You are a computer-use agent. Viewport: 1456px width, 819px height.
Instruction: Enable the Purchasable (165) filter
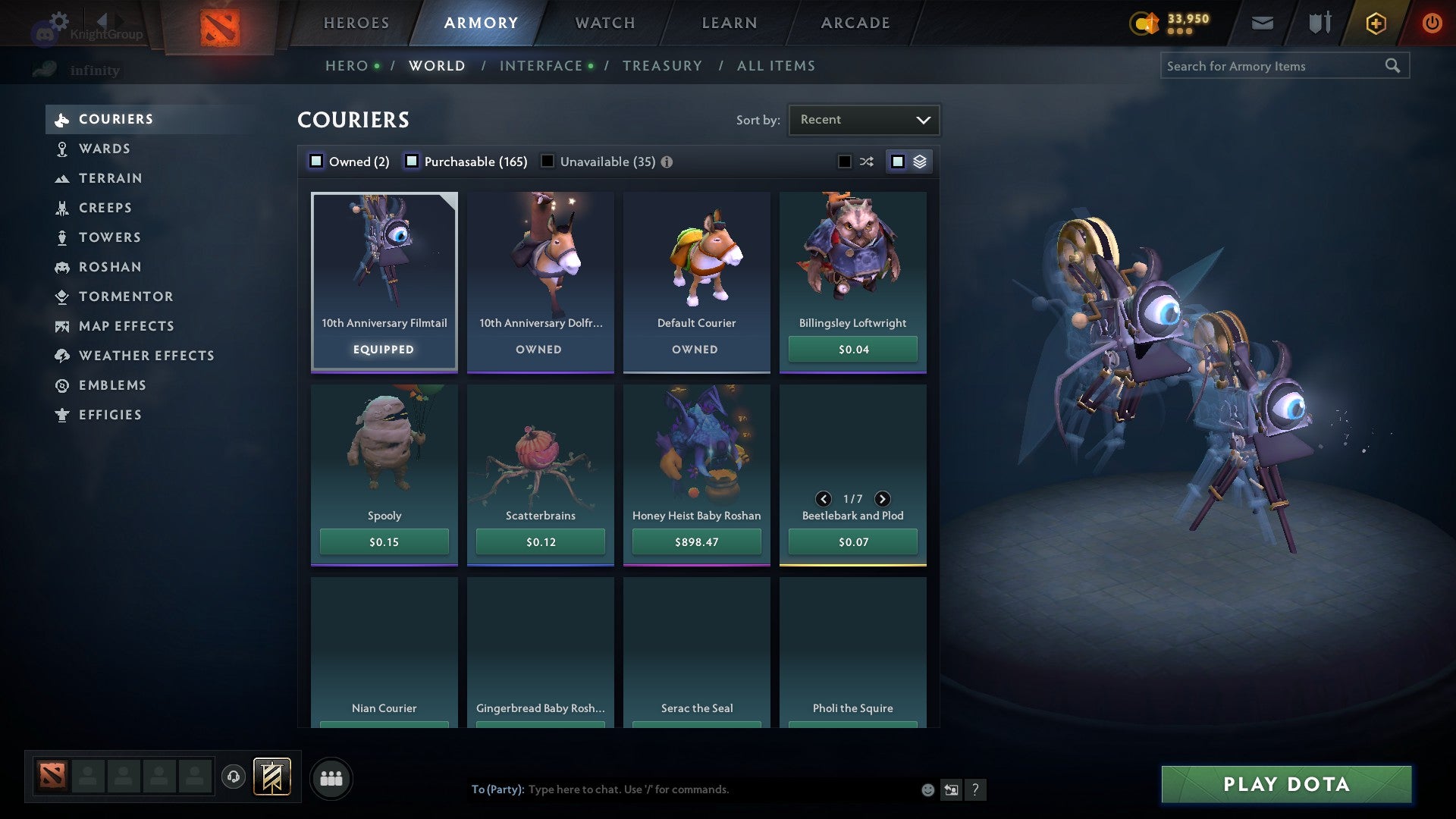(x=412, y=161)
